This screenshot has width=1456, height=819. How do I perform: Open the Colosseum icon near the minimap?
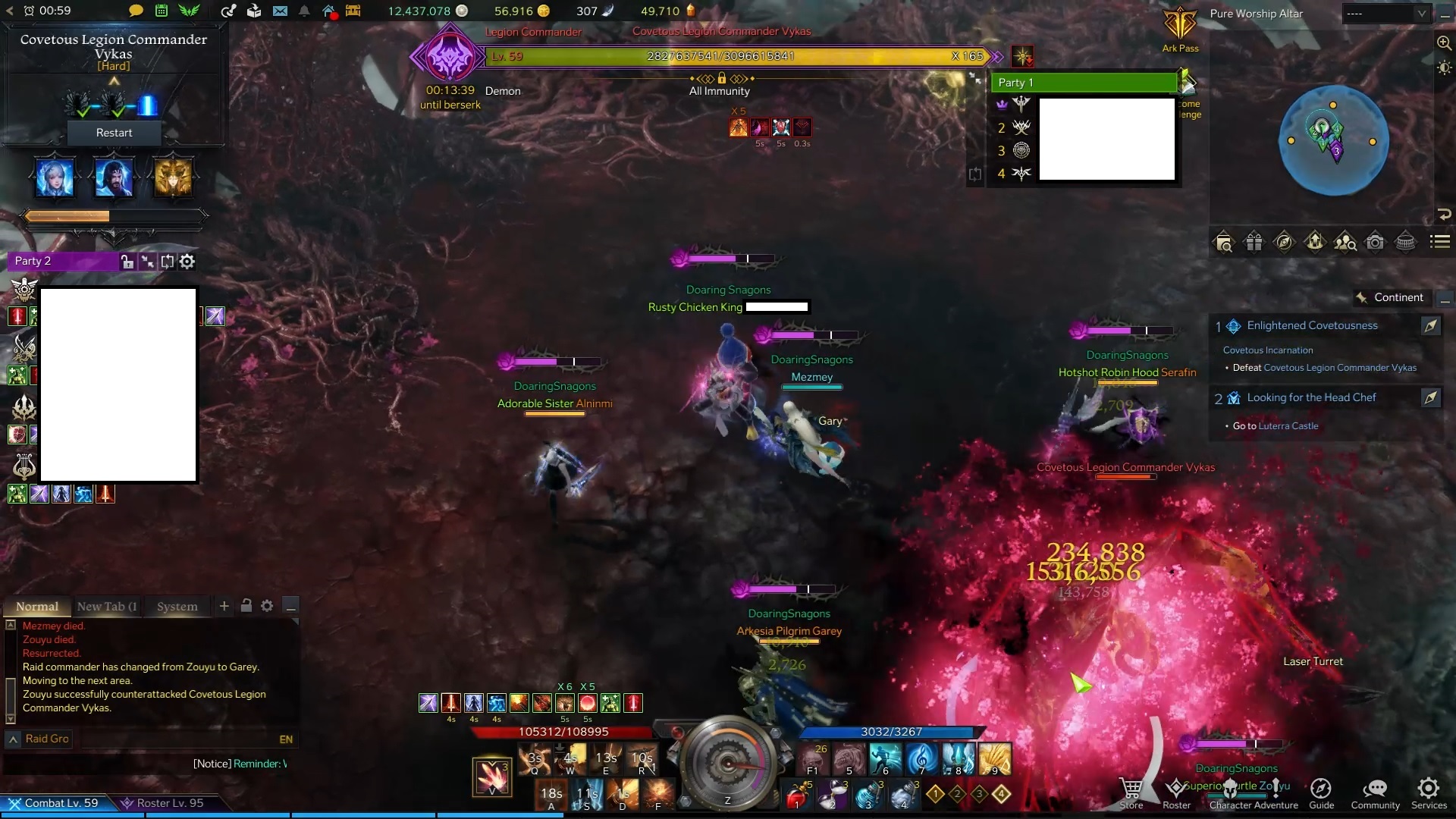click(1405, 241)
